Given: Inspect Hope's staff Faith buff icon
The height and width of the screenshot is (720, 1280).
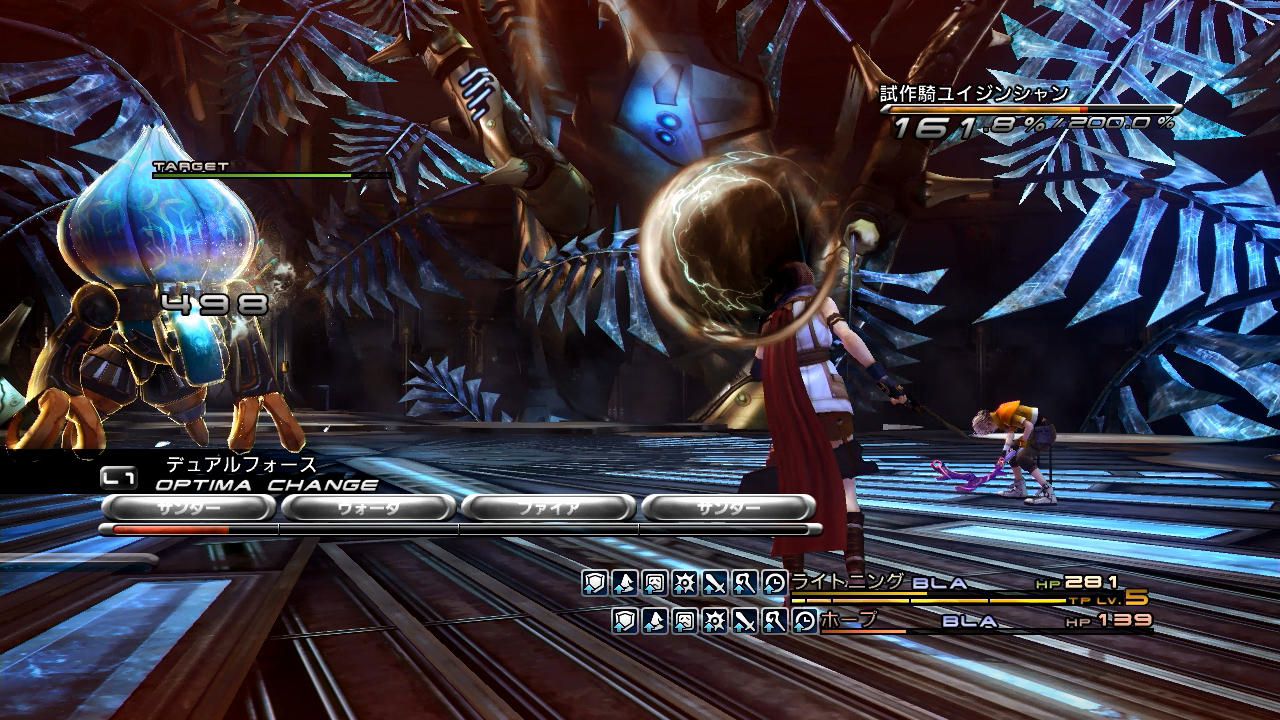Looking at the screenshot, I should (775, 621).
